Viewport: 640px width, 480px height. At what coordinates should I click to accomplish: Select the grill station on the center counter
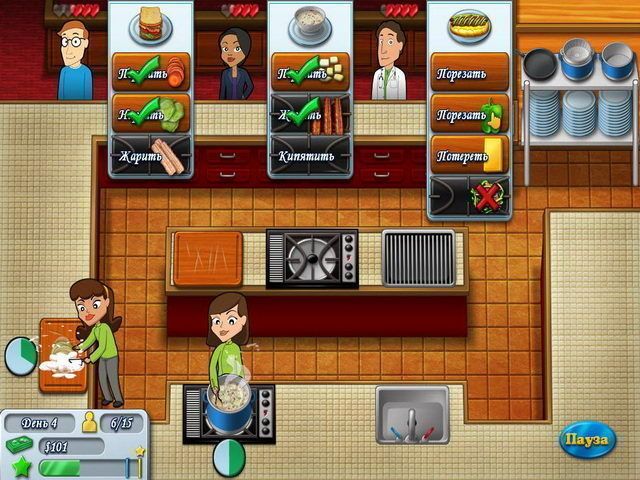pos(418,258)
